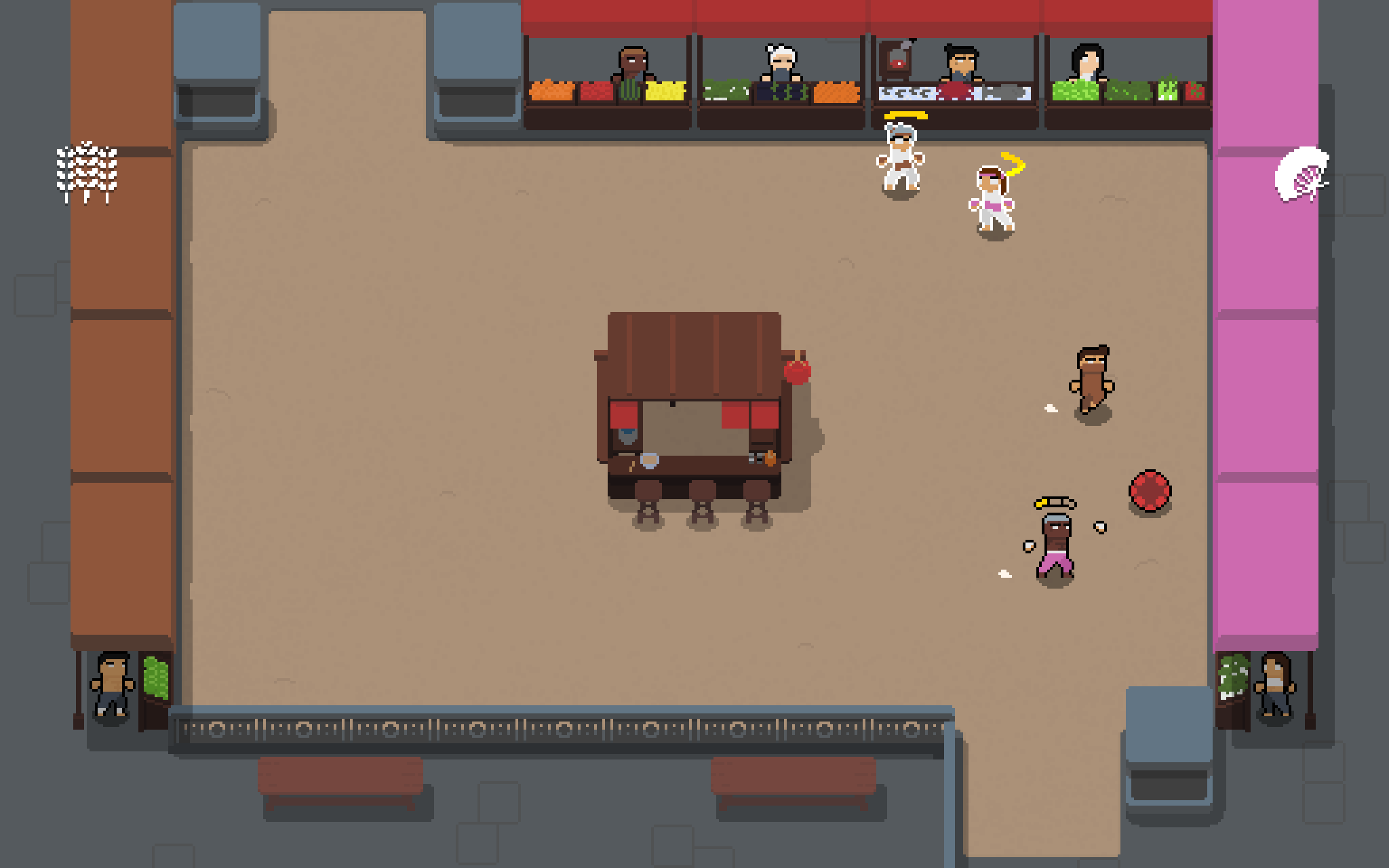Click the white wheat bundle team emblem
The height and width of the screenshot is (868, 1389).
pos(86,171)
